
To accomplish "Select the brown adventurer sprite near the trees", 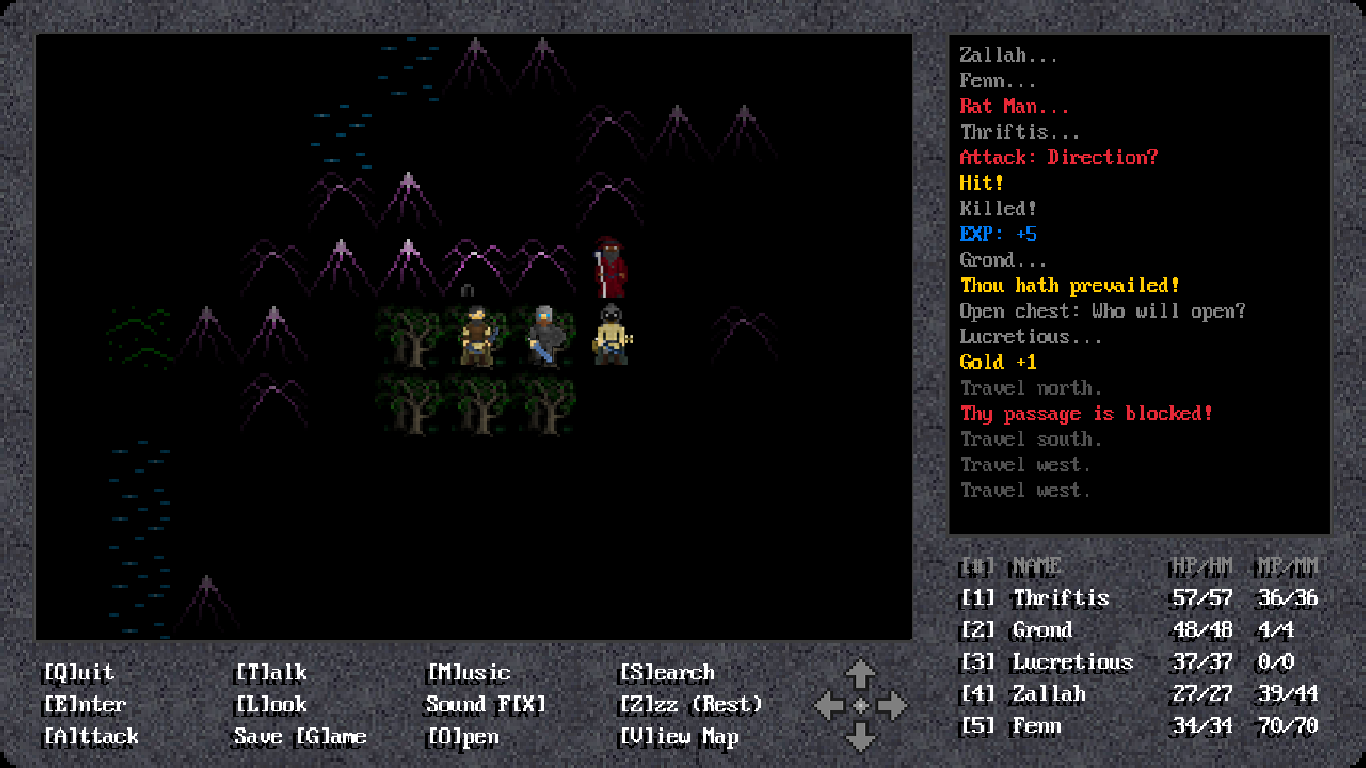I will (x=478, y=337).
